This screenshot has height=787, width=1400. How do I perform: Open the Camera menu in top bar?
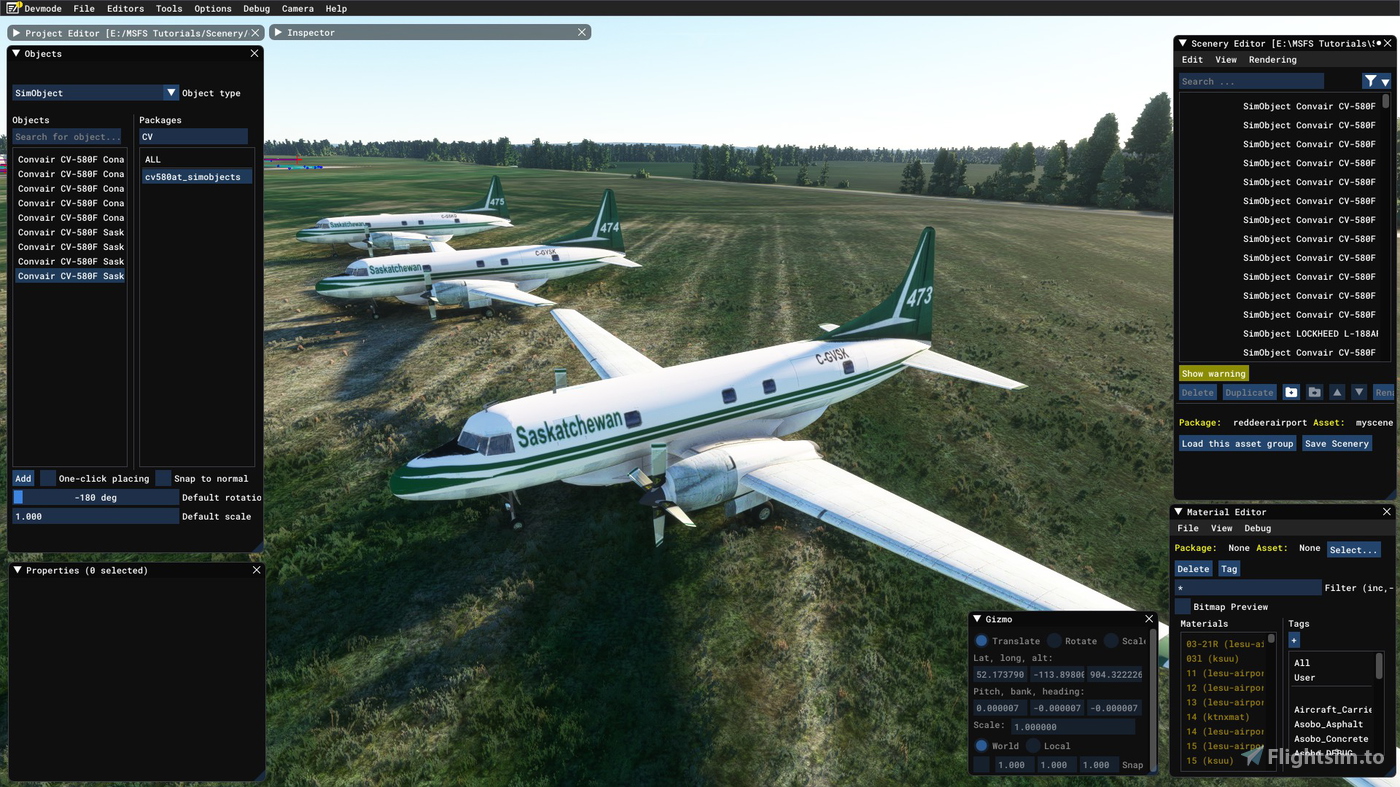297,8
